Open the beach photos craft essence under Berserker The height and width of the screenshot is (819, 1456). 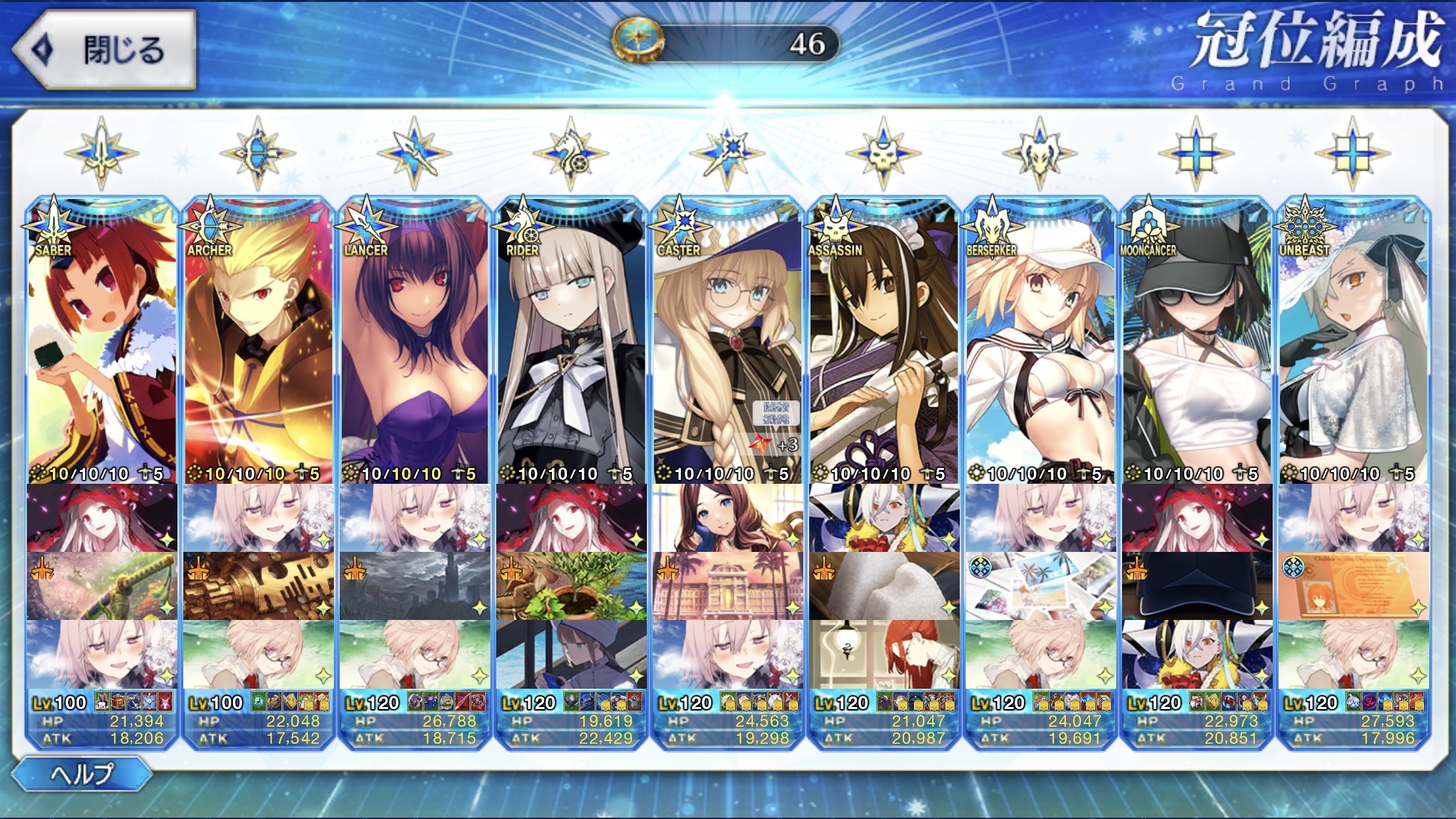click(x=1040, y=586)
